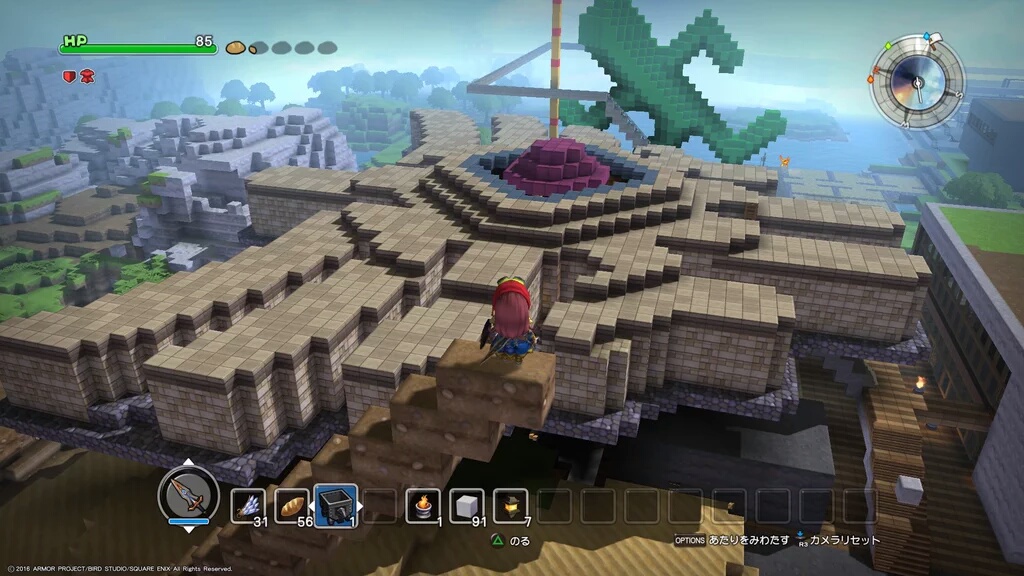Choose the white block slot with 91
The height and width of the screenshot is (576, 1024).
(467, 506)
